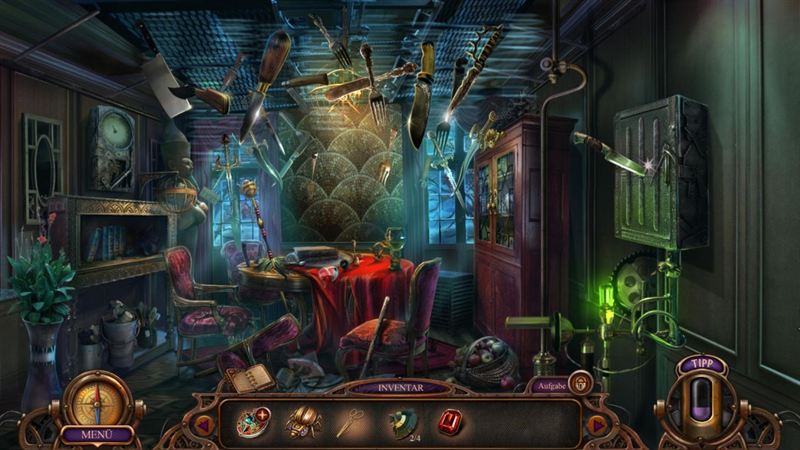Toggle the INVENTAR panel label
Image resolution: width=800 pixels, height=450 pixels.
400,386
